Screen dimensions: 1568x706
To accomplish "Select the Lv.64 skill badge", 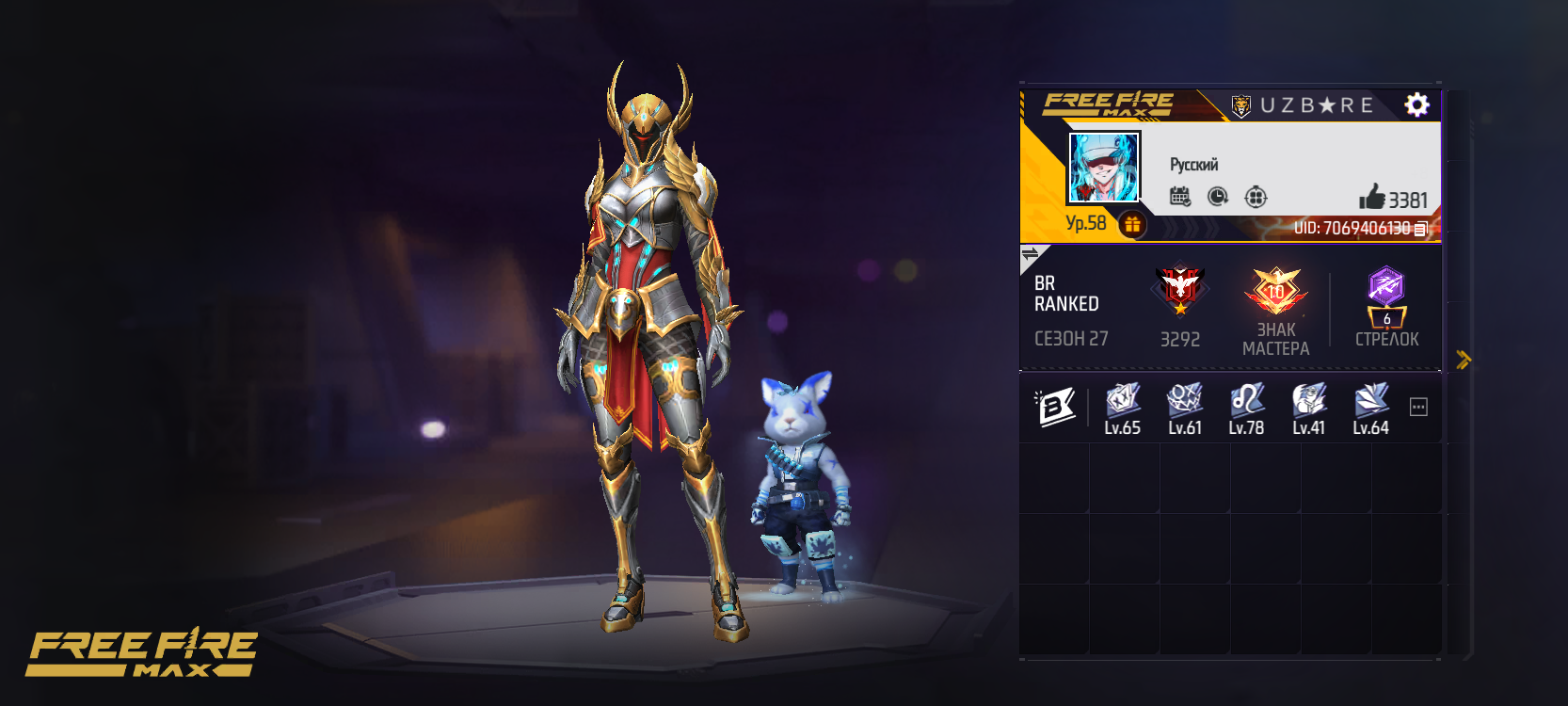I will tap(1371, 401).
